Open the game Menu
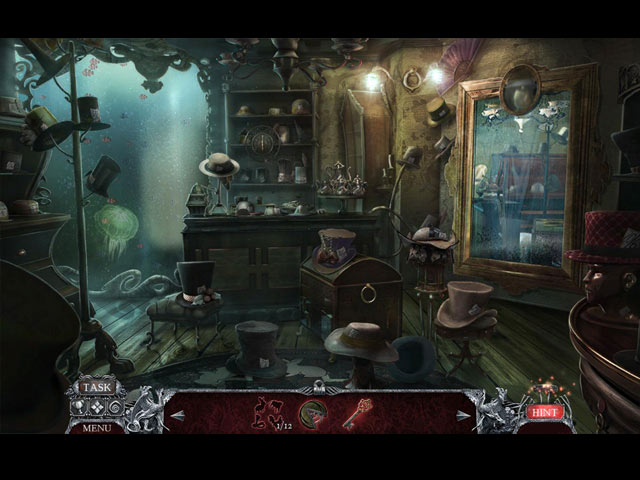 (x=97, y=428)
